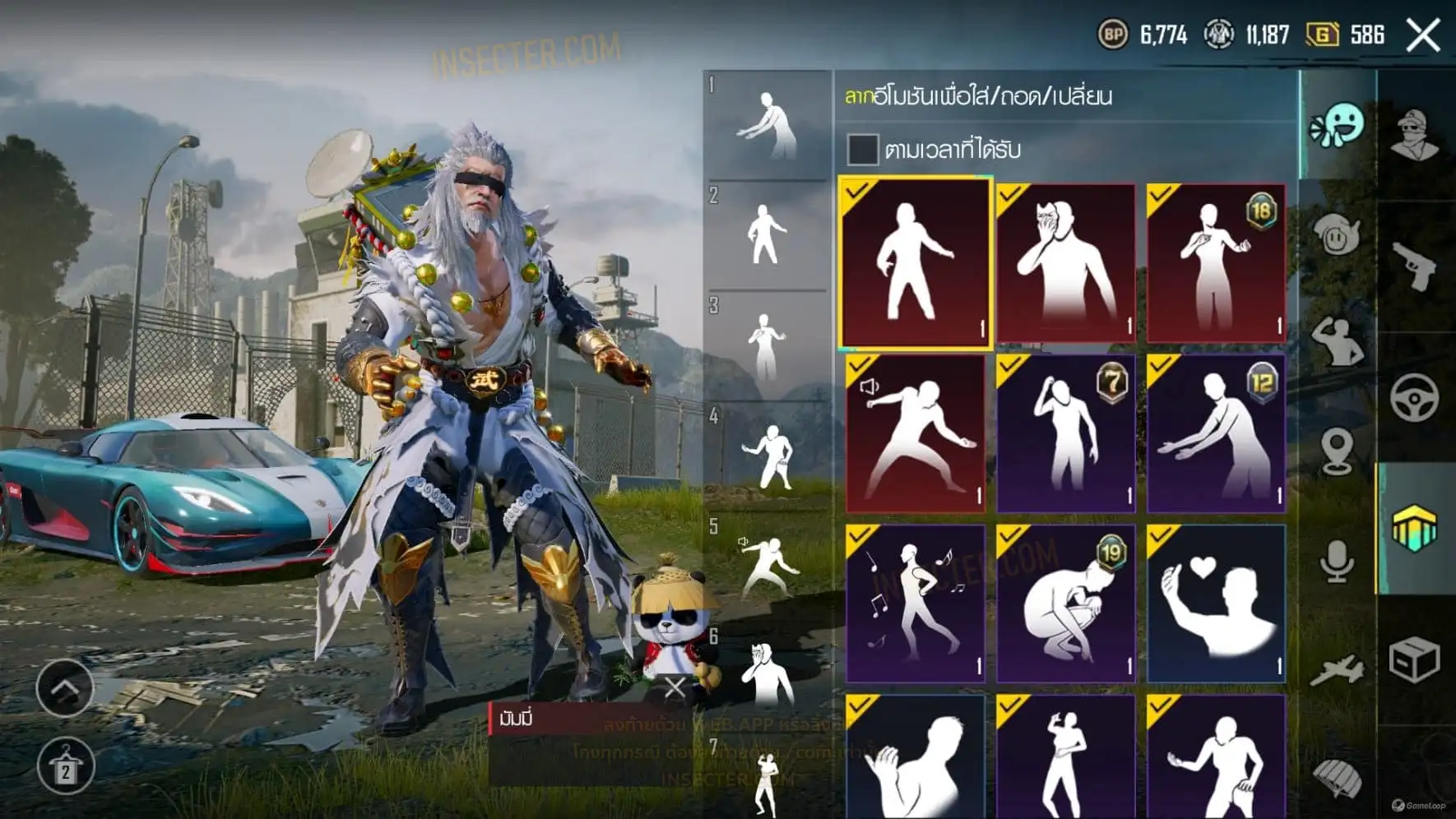Pick the emote tile with level 7 badge
The height and width of the screenshot is (819, 1456).
(1065, 433)
